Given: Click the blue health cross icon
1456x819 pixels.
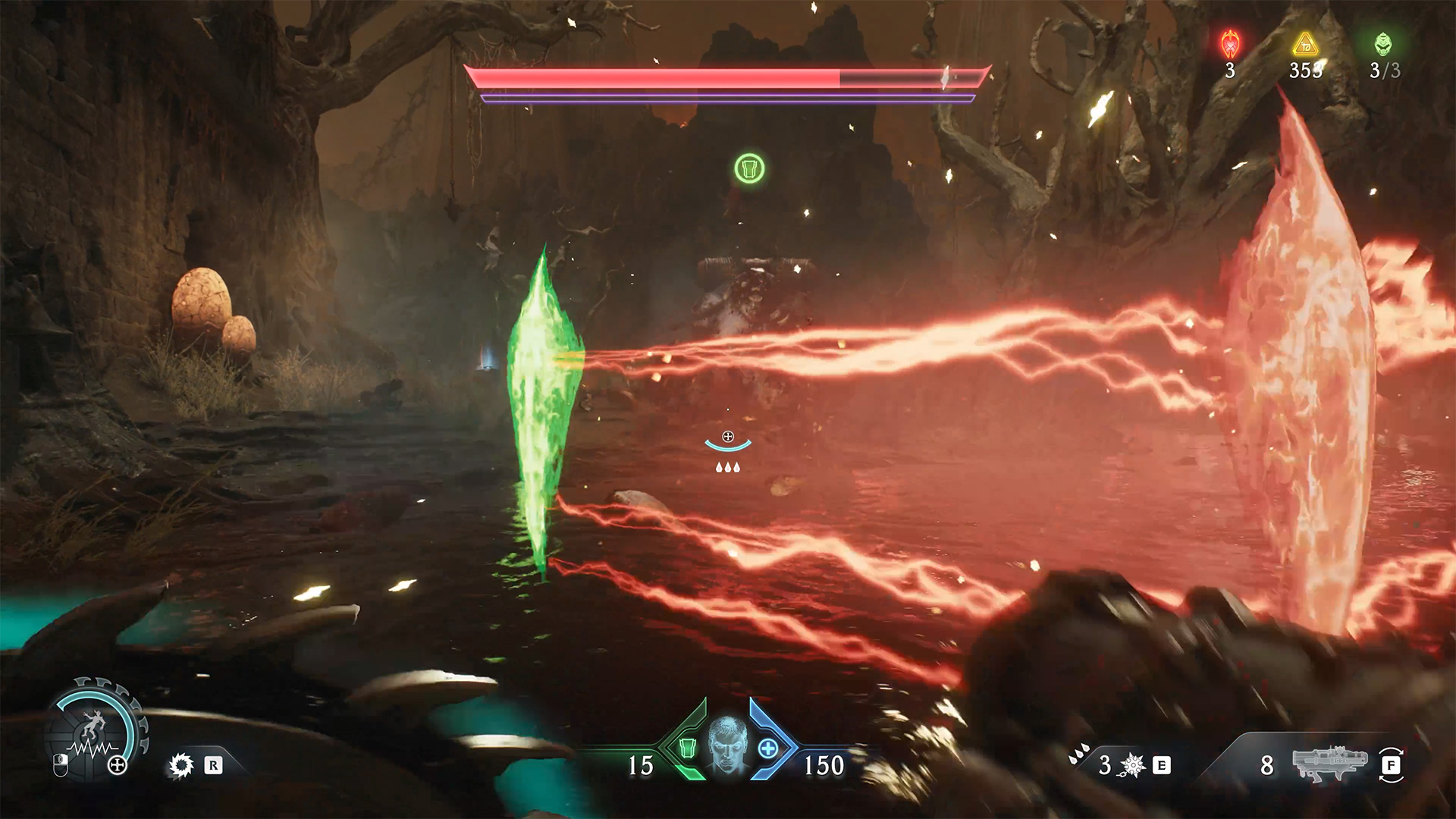Looking at the screenshot, I should 767,748.
